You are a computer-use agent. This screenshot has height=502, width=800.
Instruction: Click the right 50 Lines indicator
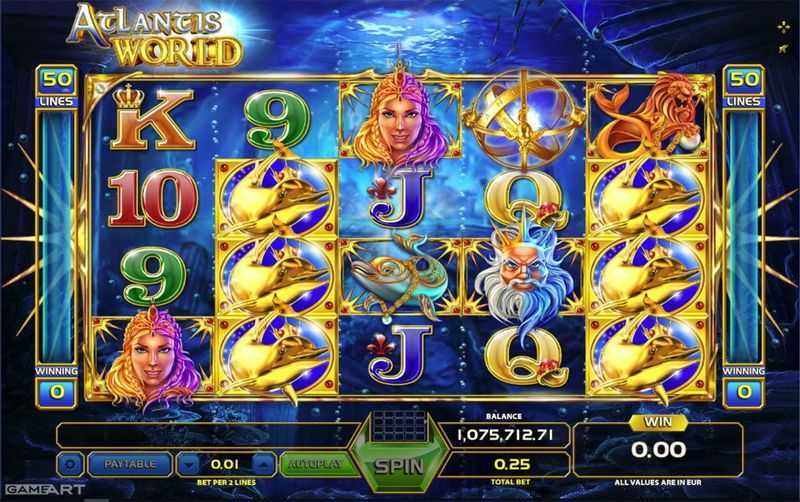pos(742,85)
